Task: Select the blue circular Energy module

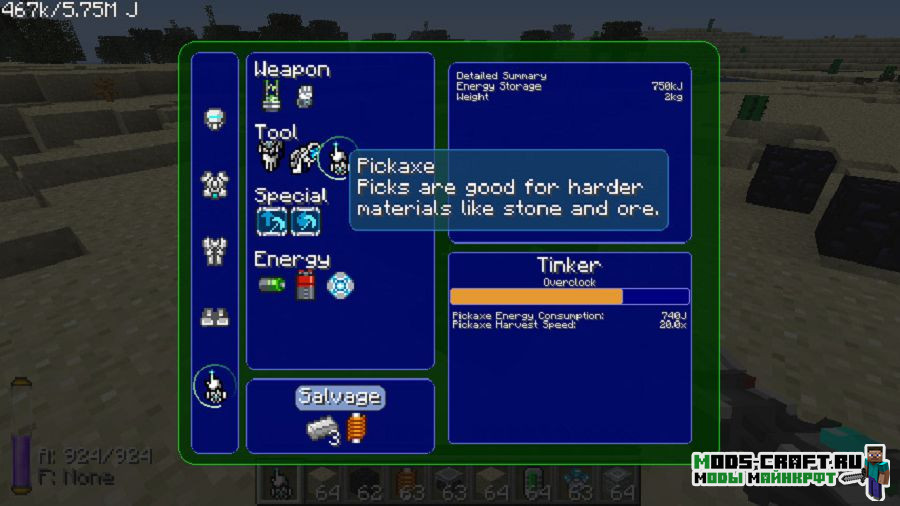Action: 340,285
